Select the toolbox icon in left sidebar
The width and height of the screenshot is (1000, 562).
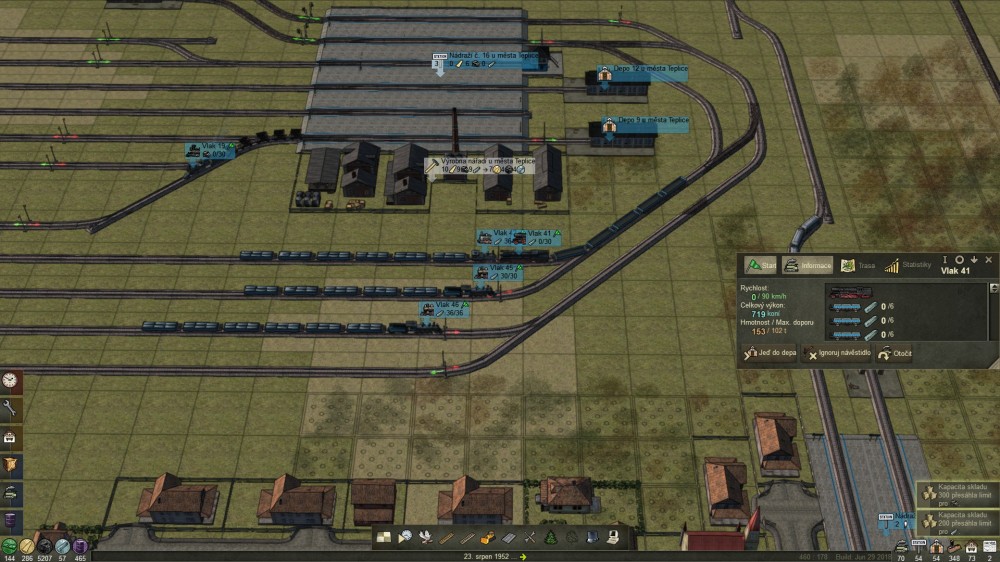pyautogui.click(x=11, y=437)
